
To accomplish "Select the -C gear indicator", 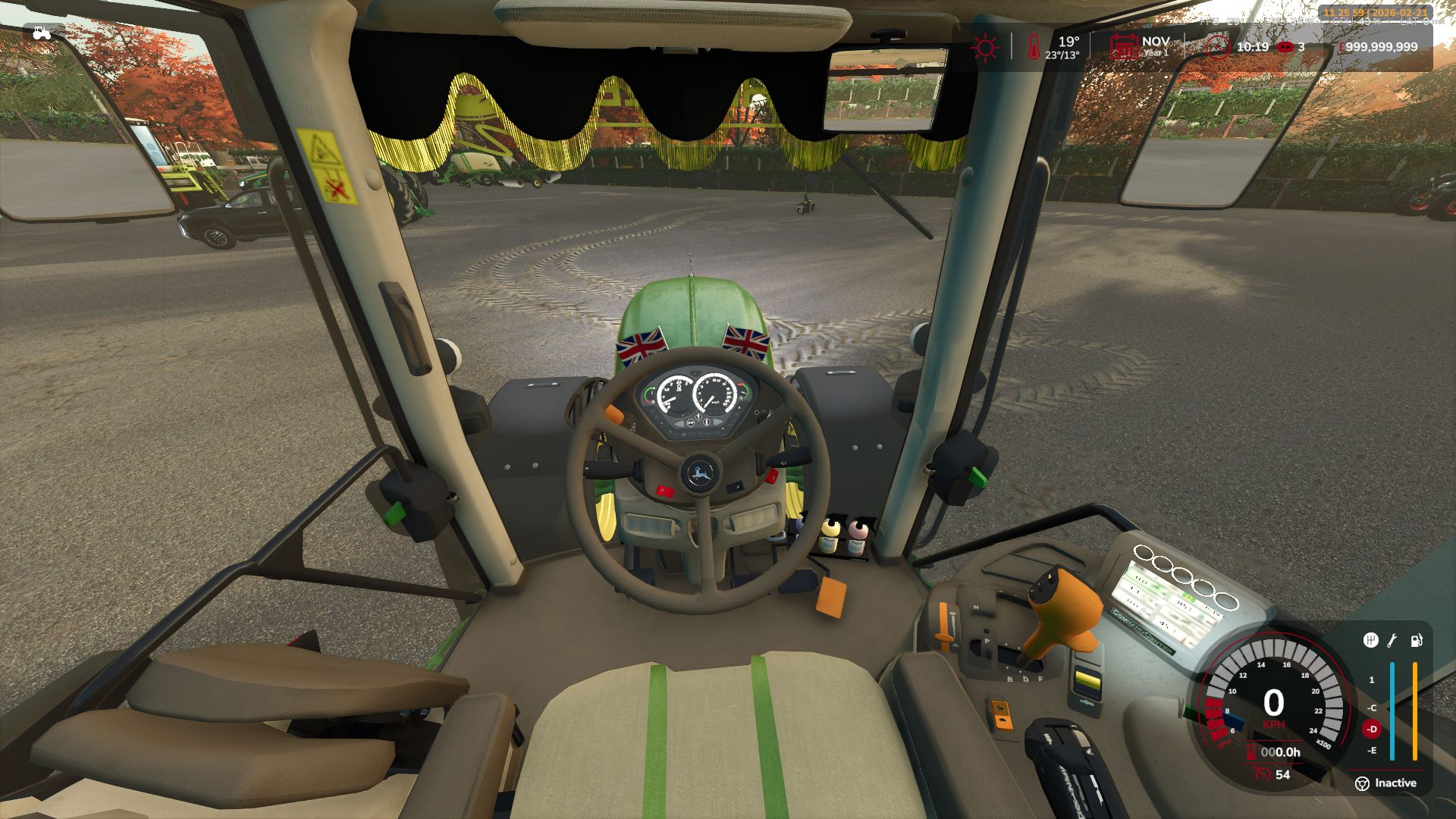I will point(1373,708).
